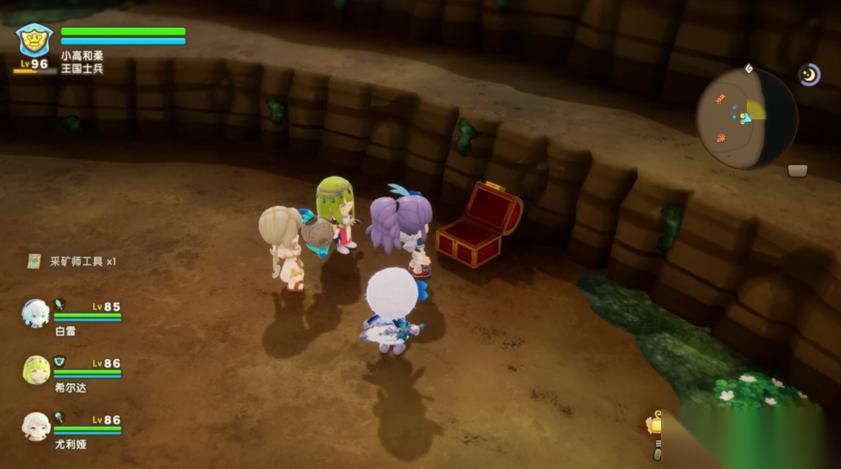Open the circular minimap
The height and width of the screenshot is (469, 841).
click(x=745, y=118)
